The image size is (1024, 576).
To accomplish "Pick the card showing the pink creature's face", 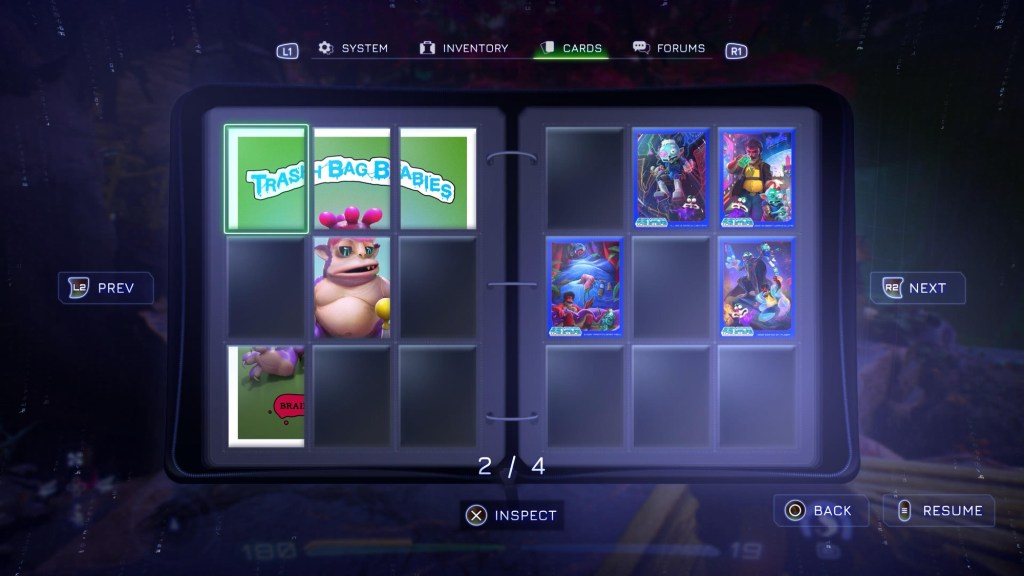I will coord(351,287).
